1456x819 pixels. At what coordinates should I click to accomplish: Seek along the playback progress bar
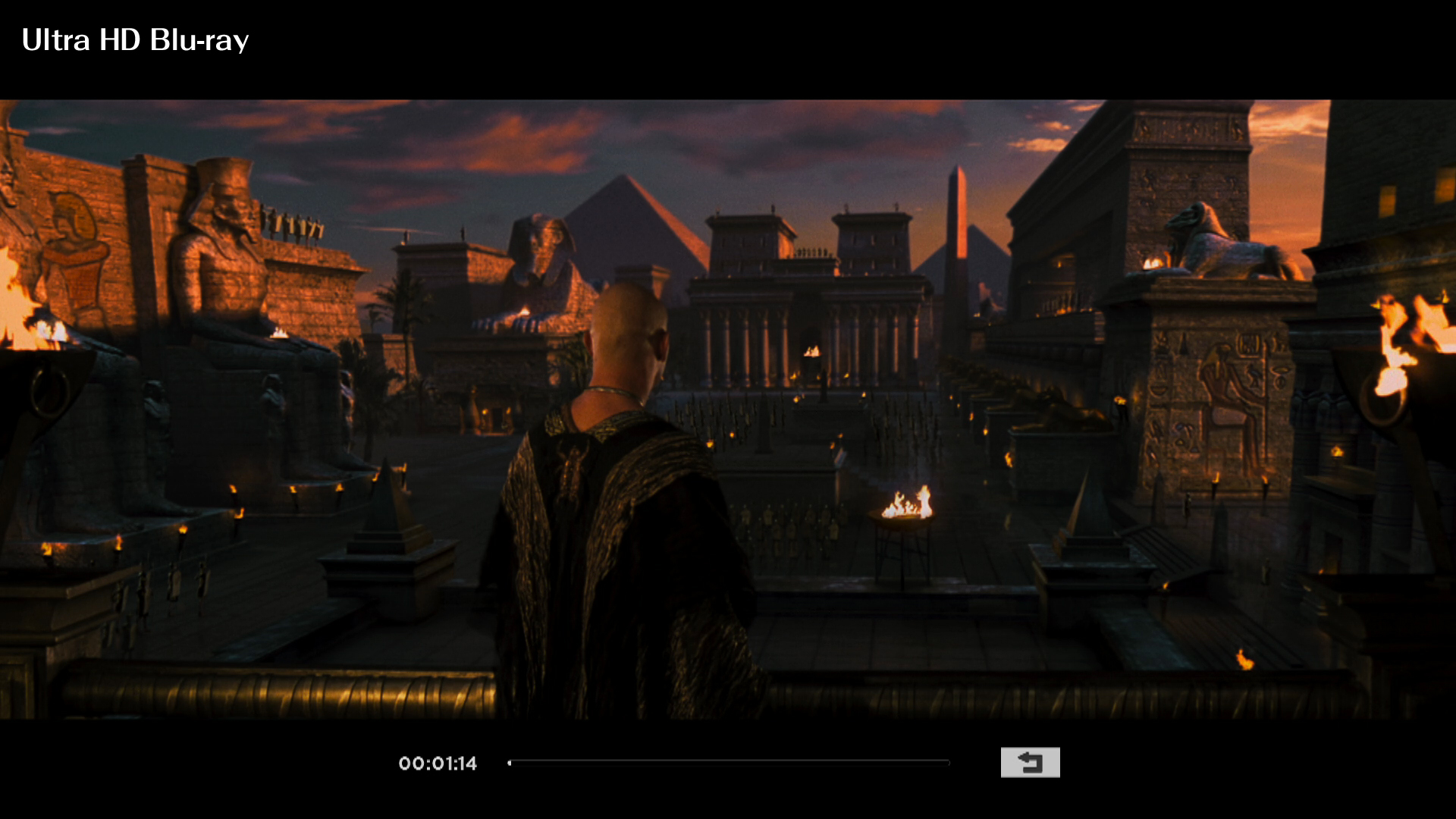click(x=728, y=763)
